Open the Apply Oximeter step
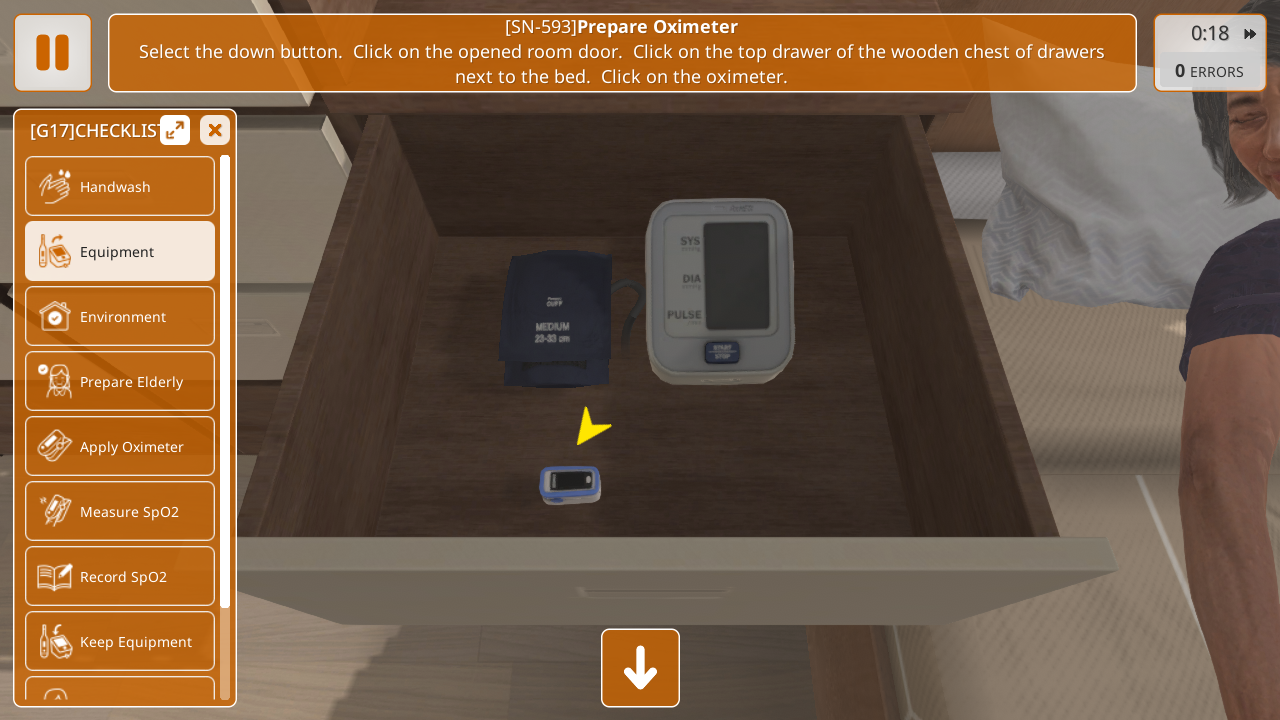Screen dimensions: 1280x720 click(120, 447)
